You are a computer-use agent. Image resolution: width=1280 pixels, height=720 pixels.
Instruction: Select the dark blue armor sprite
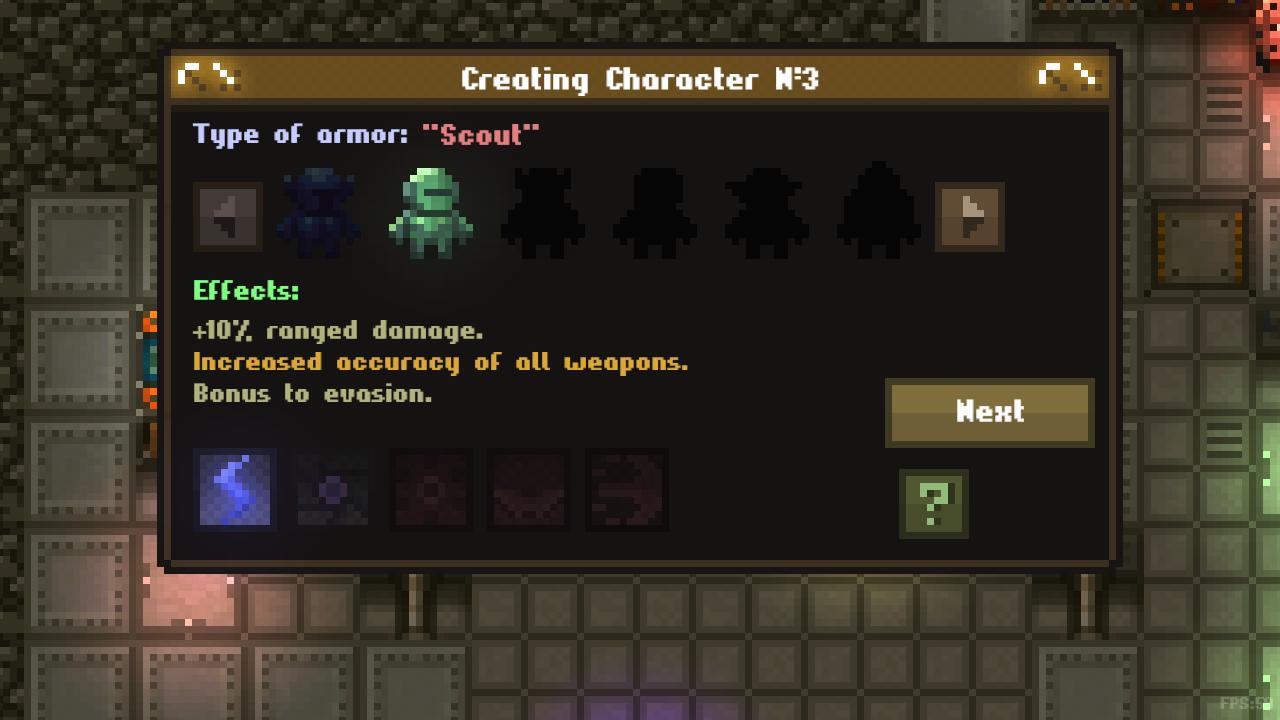pos(318,210)
